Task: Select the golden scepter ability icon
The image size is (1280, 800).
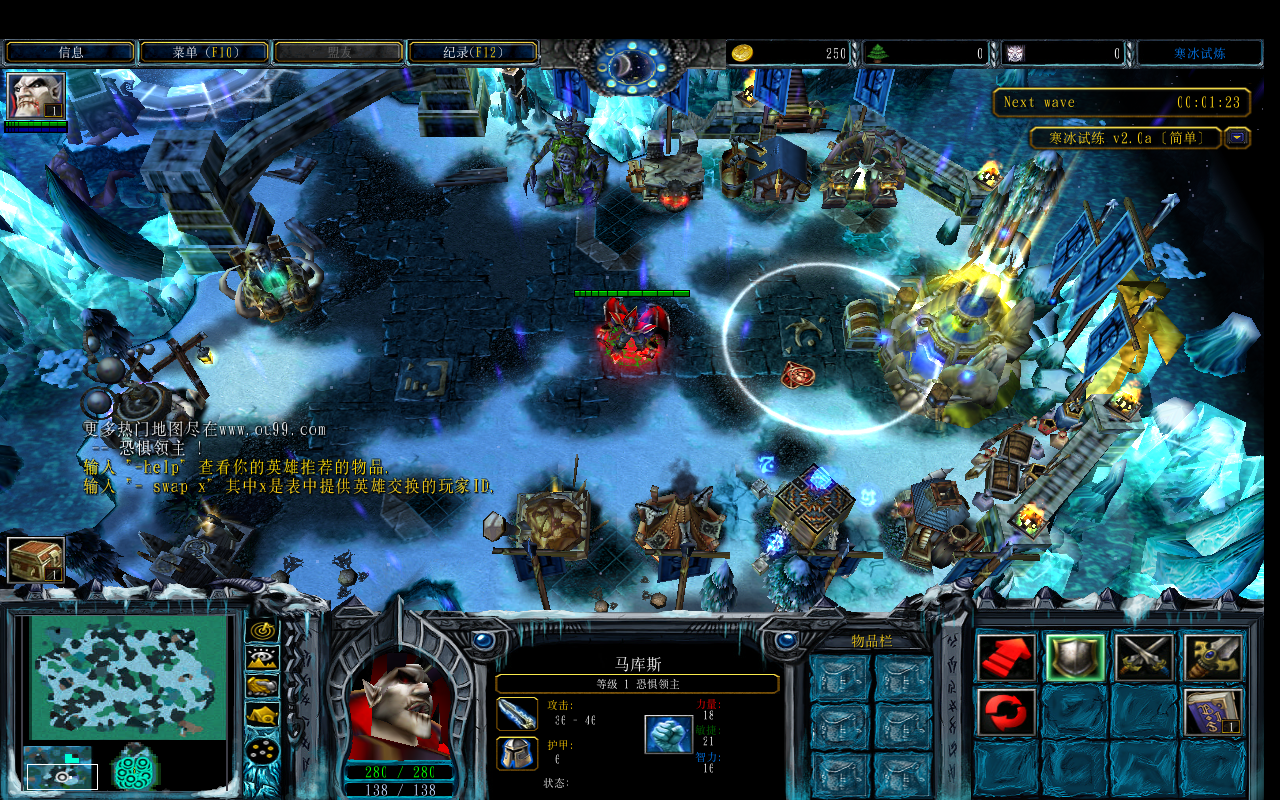Action: click(x=1213, y=657)
